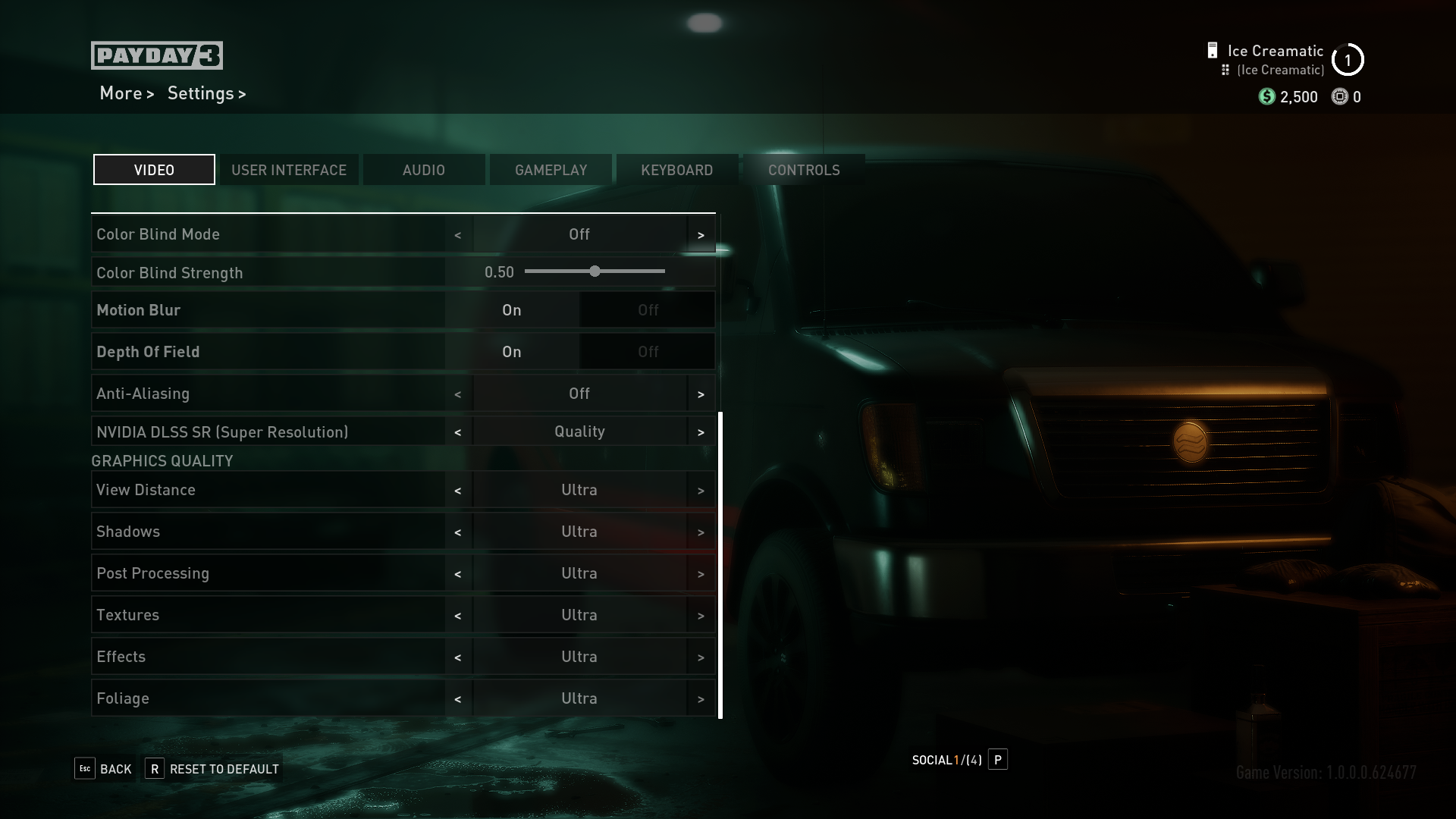
Task: Click the Esc key icon beside BACK
Action: [x=84, y=768]
